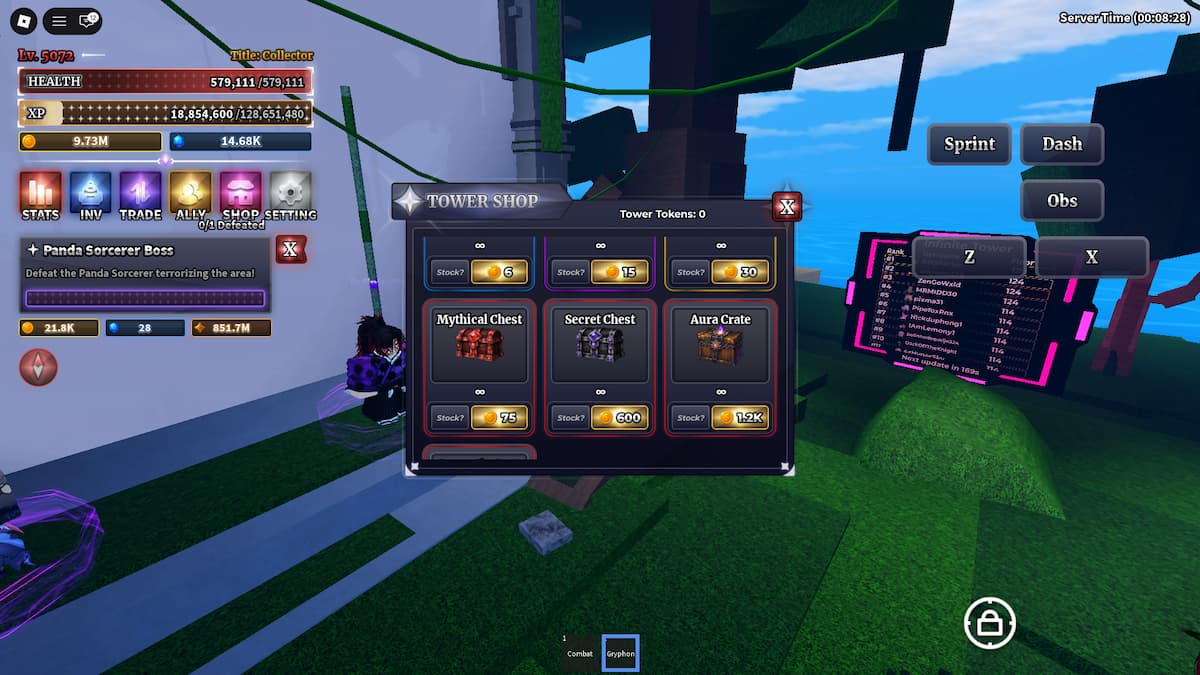Close the Tower Shop window
Viewport: 1200px width, 675px height.
(x=787, y=207)
